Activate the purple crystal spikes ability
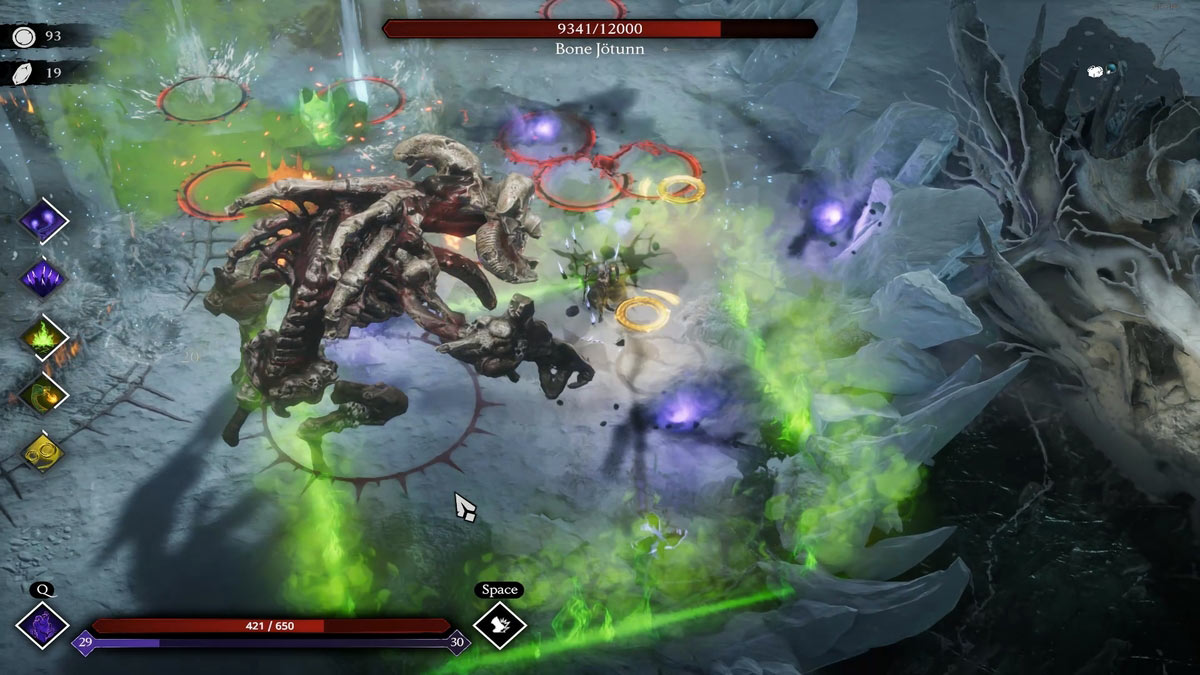Viewport: 1200px width, 675px height. [44, 277]
